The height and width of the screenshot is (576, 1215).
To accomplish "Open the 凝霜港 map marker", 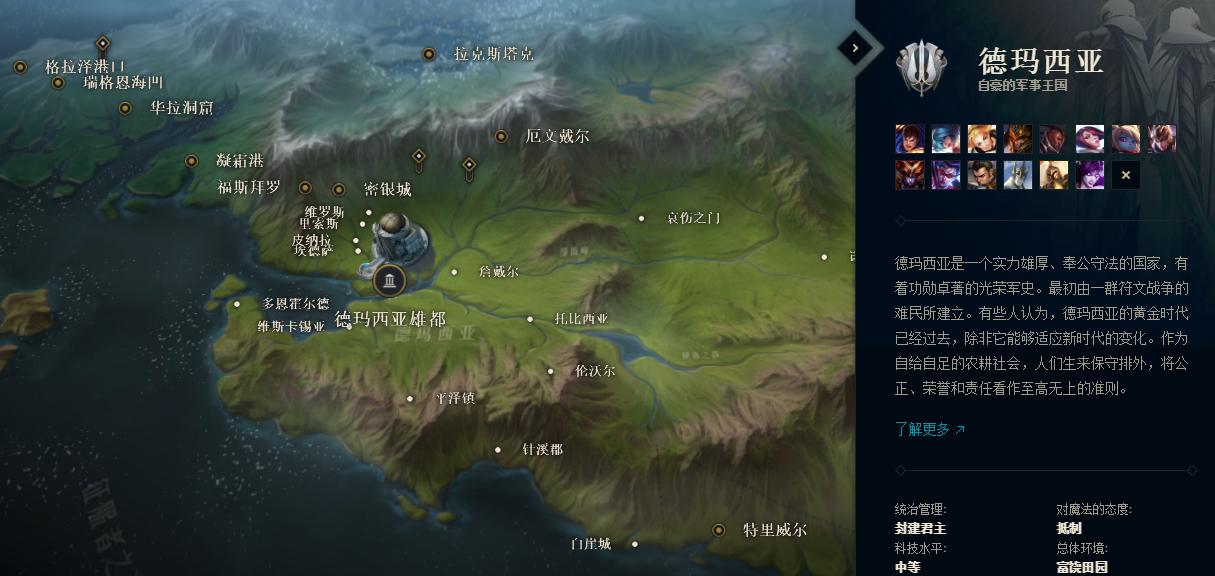I will tap(191, 161).
